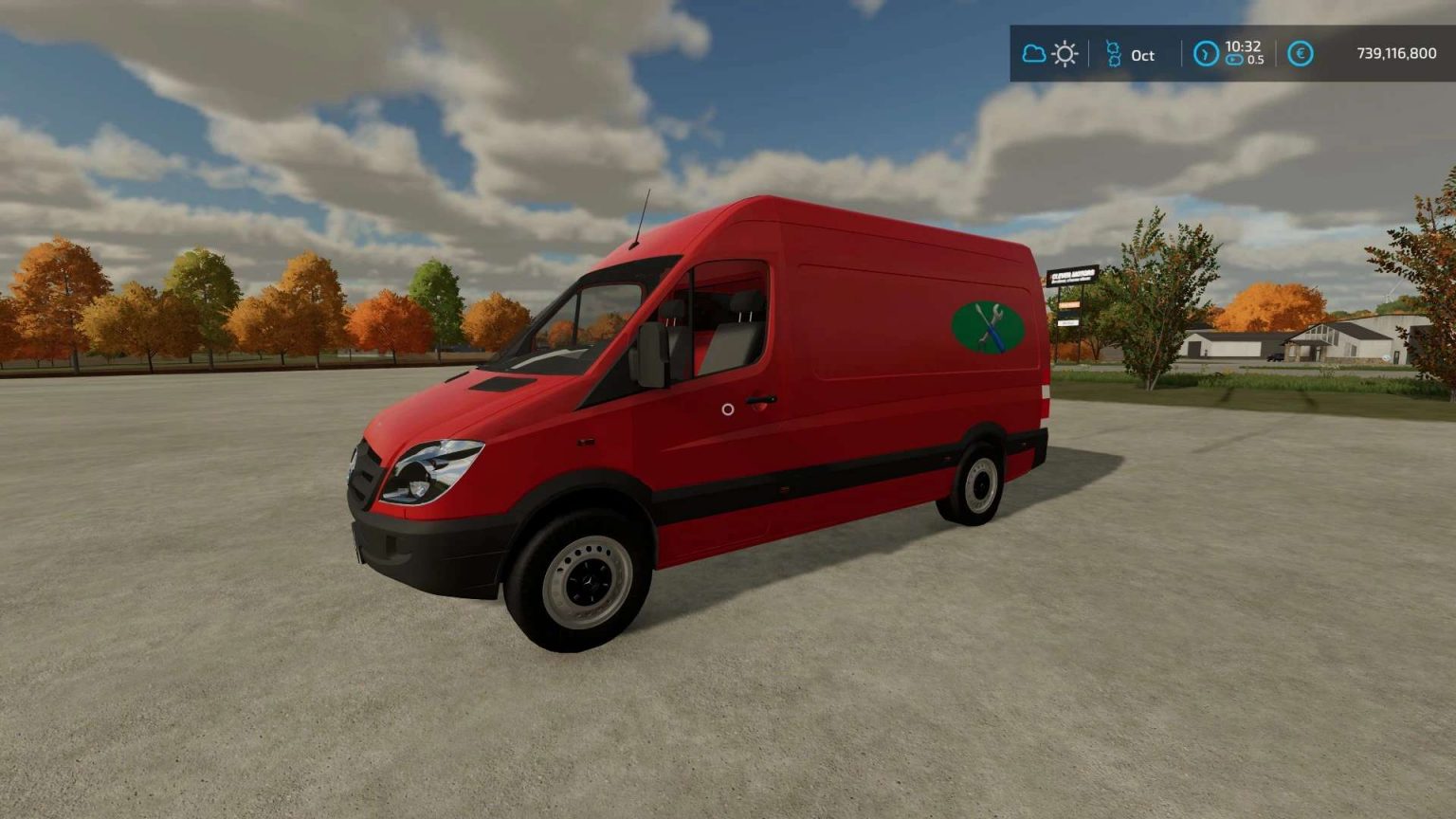Click the white door handle button on the van
This screenshot has height=819, width=1456.
(726, 411)
